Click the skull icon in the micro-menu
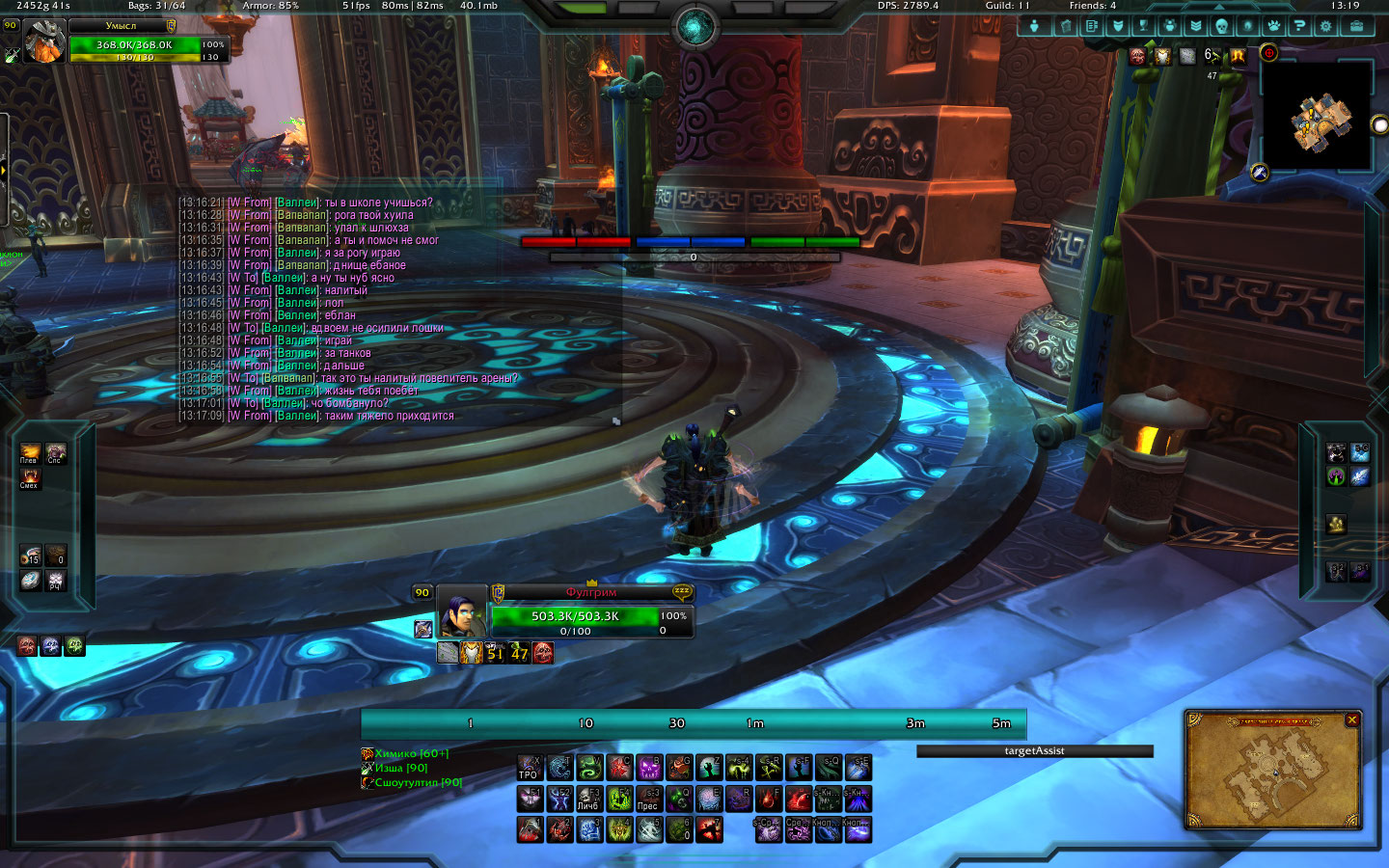Image resolution: width=1389 pixels, height=868 pixels. coord(1221,26)
